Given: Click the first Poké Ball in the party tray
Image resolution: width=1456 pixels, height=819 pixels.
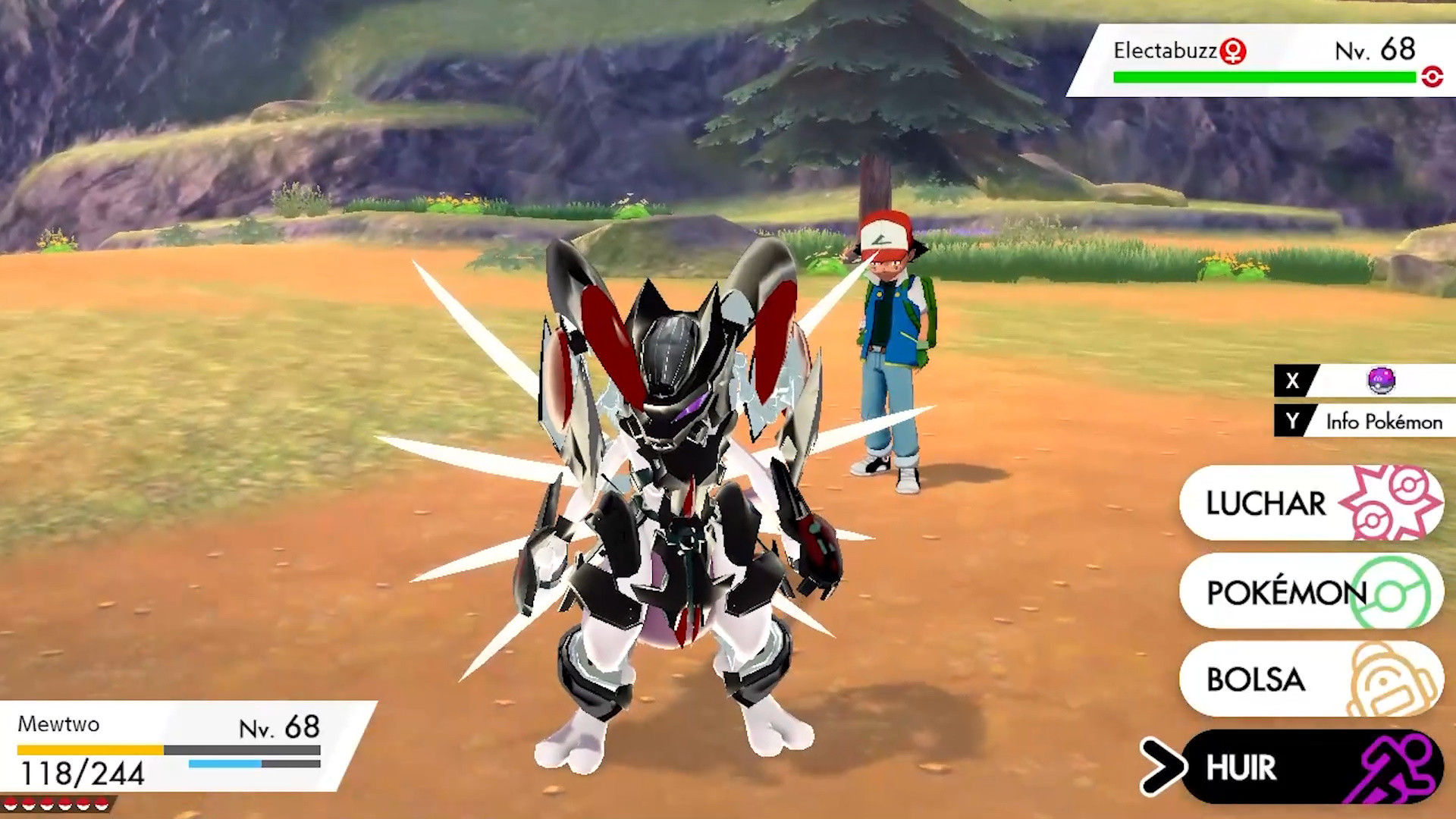Looking at the screenshot, I should [11, 804].
